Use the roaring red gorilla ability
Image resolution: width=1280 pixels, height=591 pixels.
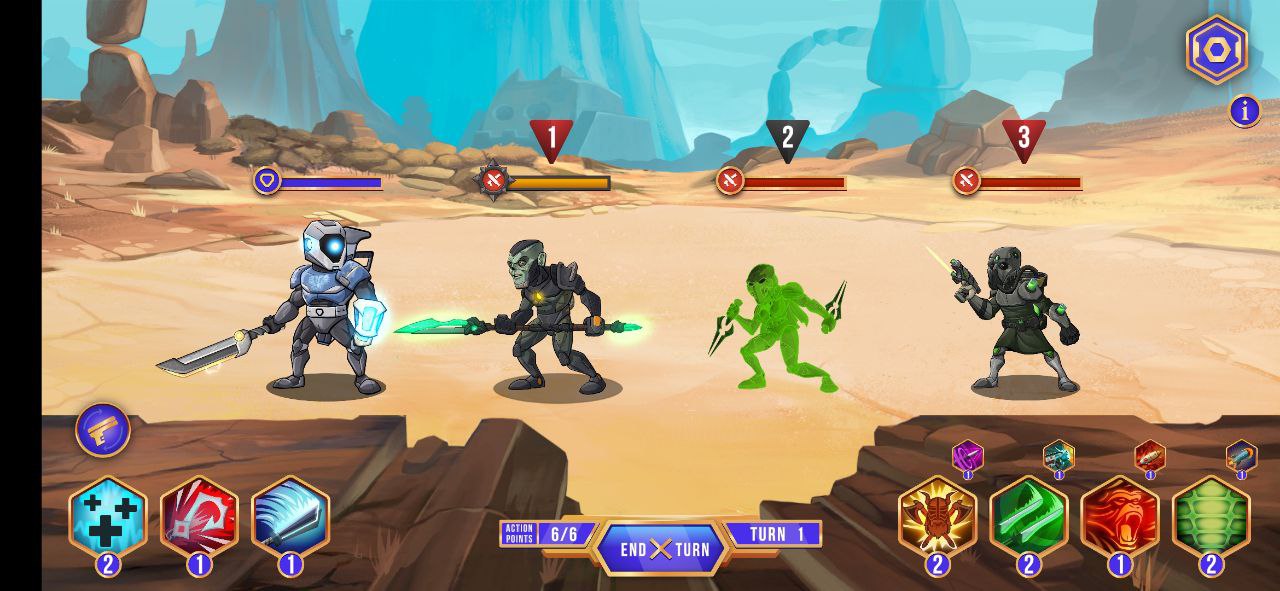pyautogui.click(x=1119, y=516)
